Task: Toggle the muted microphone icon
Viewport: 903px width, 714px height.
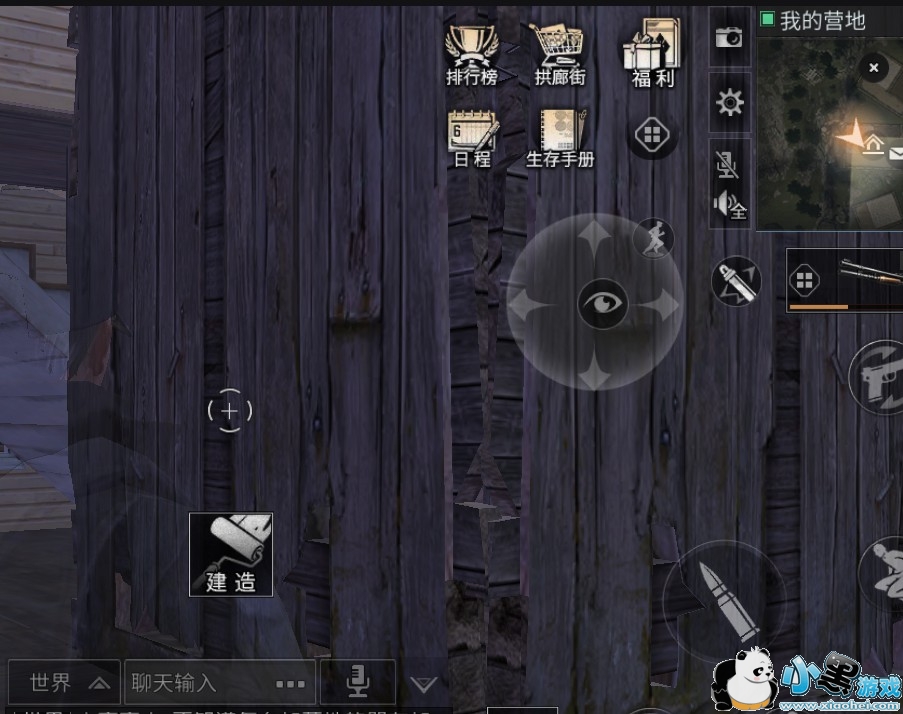Action: [728, 164]
